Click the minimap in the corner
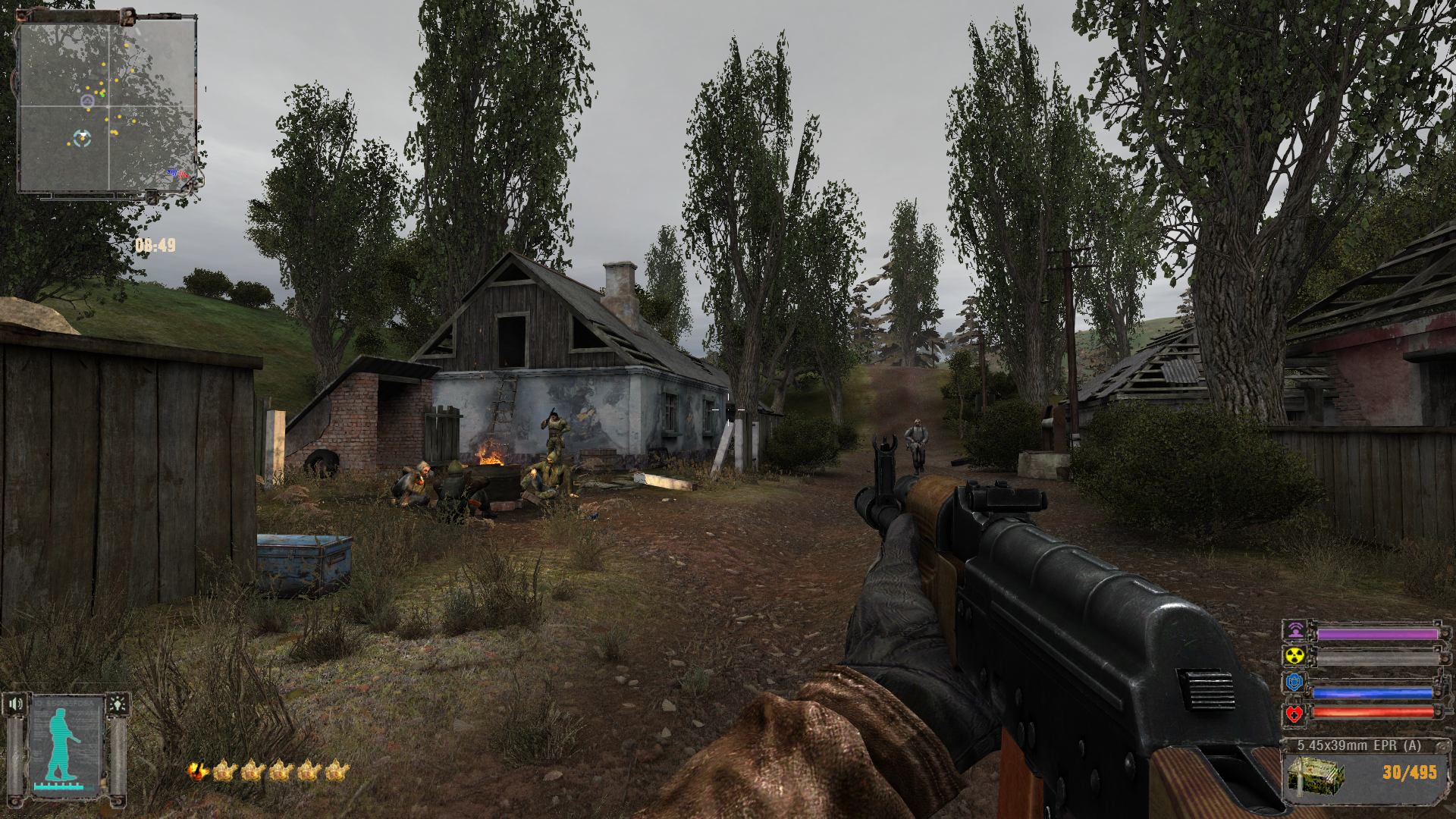Image resolution: width=1456 pixels, height=819 pixels. point(107,106)
